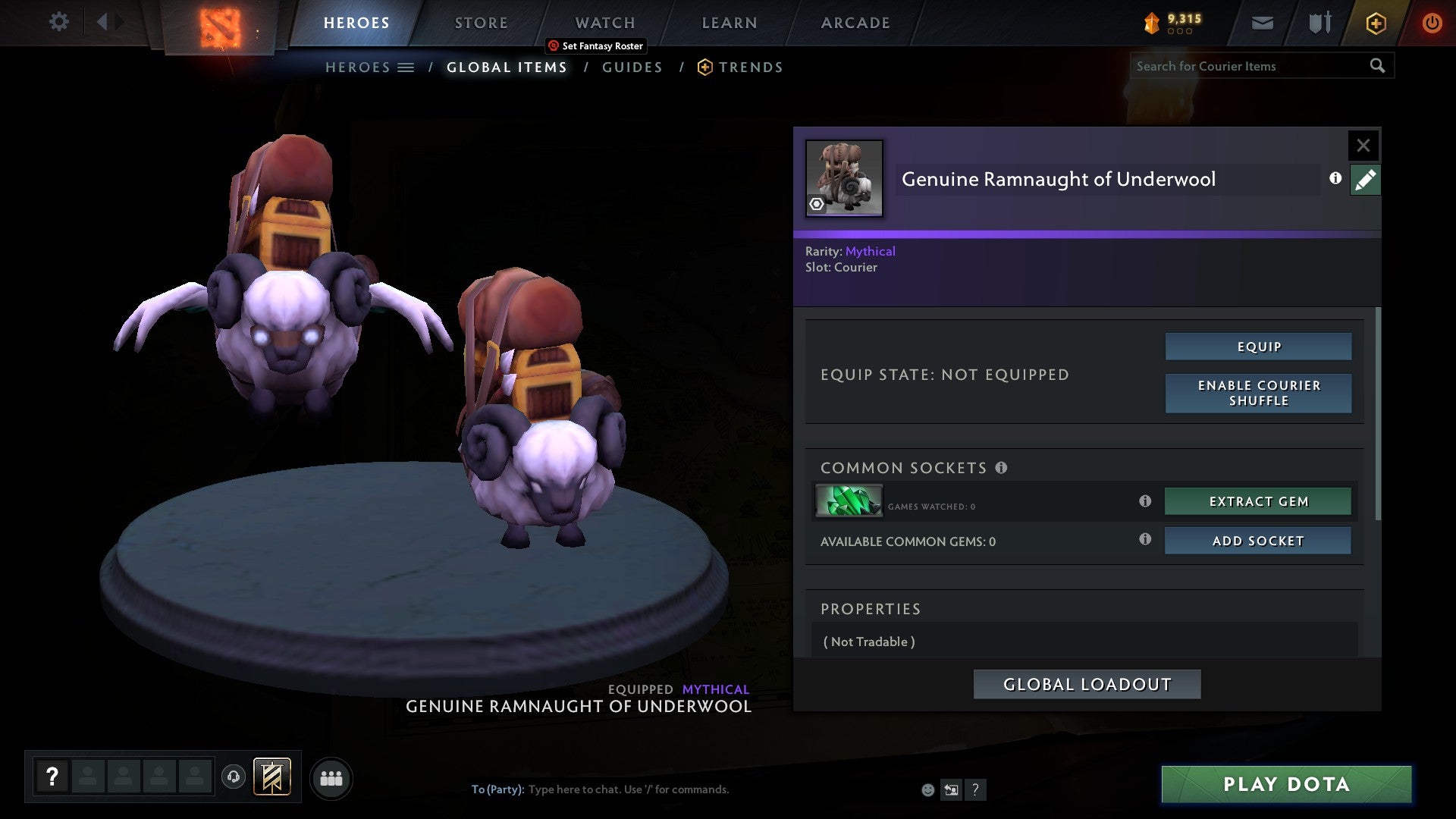Image resolution: width=1456 pixels, height=819 pixels.
Task: Select the Global Items tab
Action: 506,67
